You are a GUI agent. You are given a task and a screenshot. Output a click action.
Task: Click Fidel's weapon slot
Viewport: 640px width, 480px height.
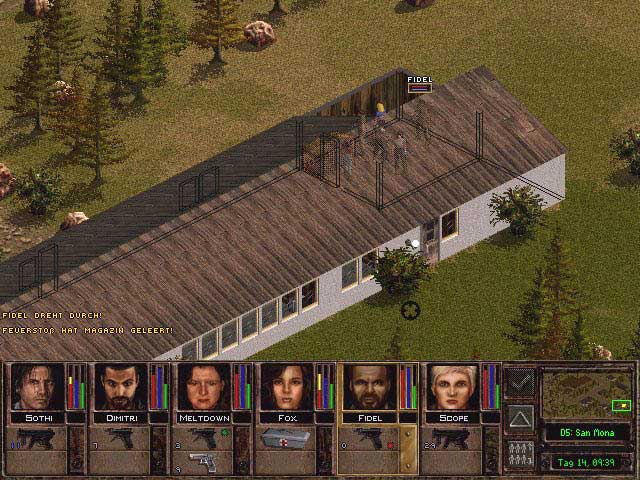(368, 438)
